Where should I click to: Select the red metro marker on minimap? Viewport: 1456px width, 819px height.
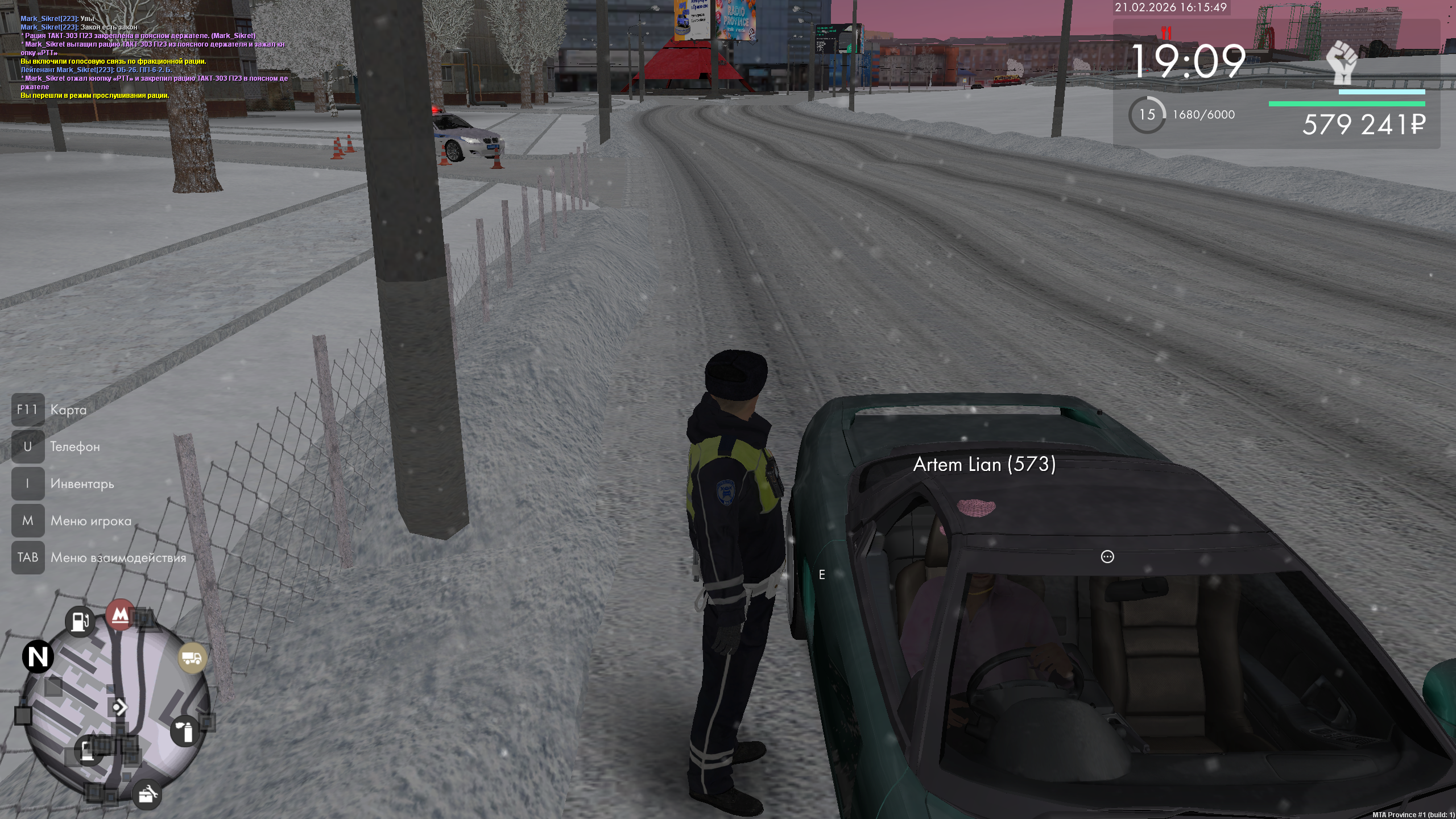click(x=120, y=614)
